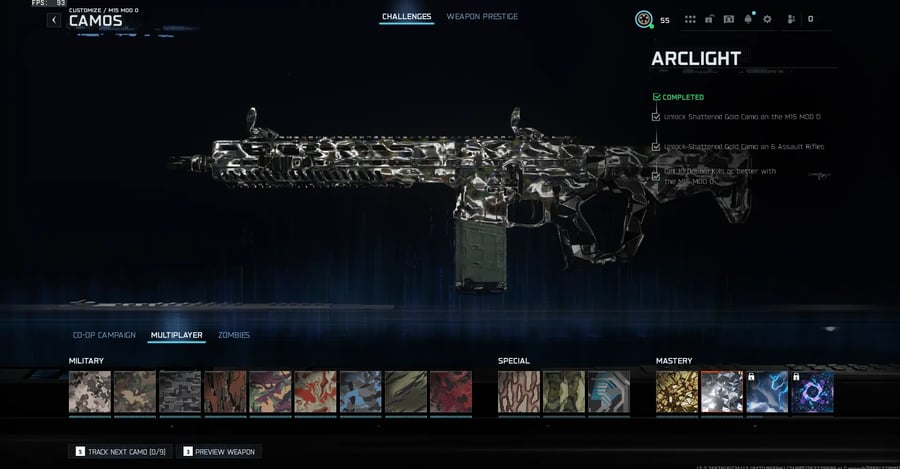Open Preview Weapon
Image resolution: width=900 pixels, height=469 pixels.
click(219, 452)
